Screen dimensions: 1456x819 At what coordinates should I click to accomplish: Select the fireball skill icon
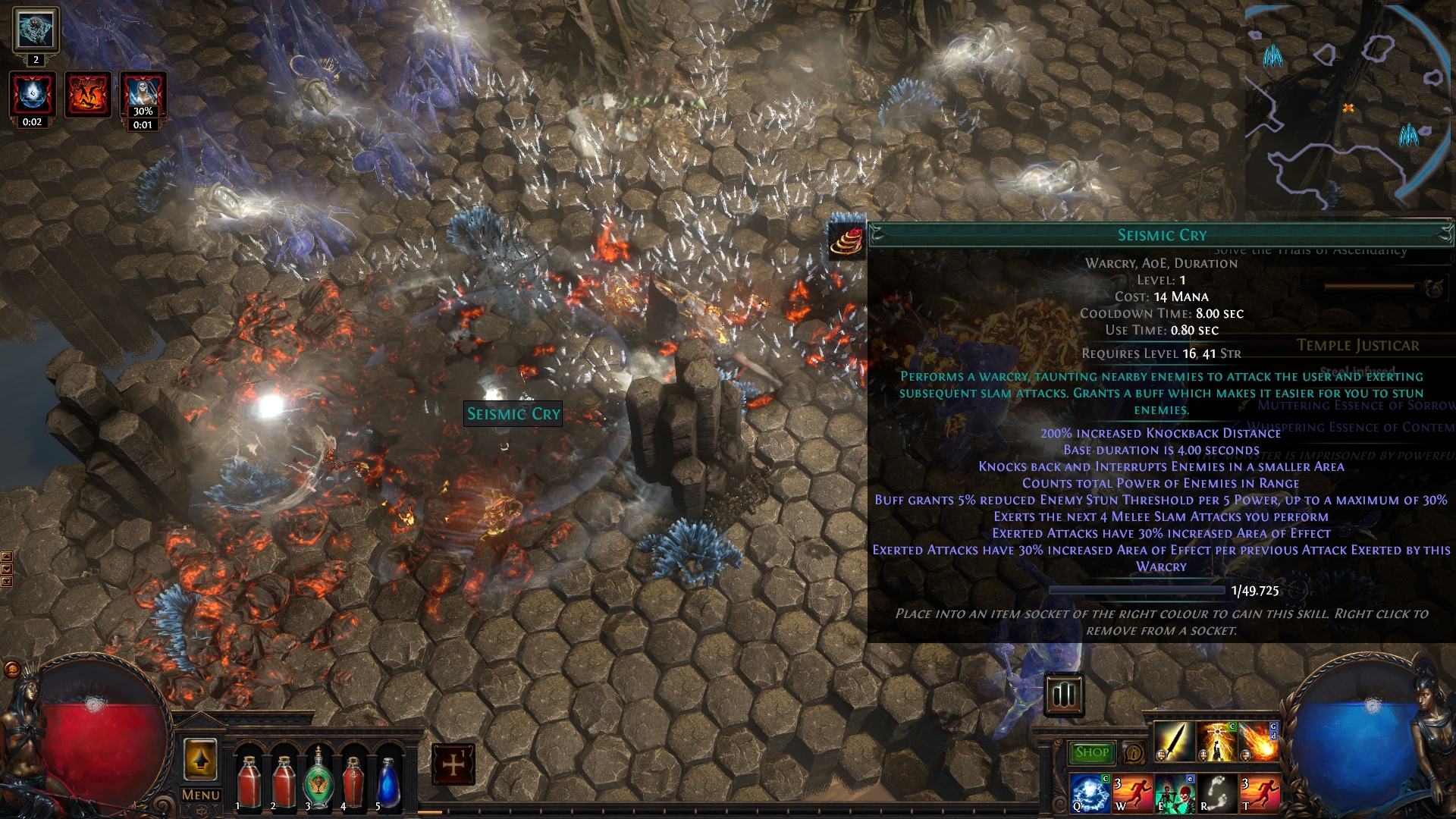point(1260,741)
